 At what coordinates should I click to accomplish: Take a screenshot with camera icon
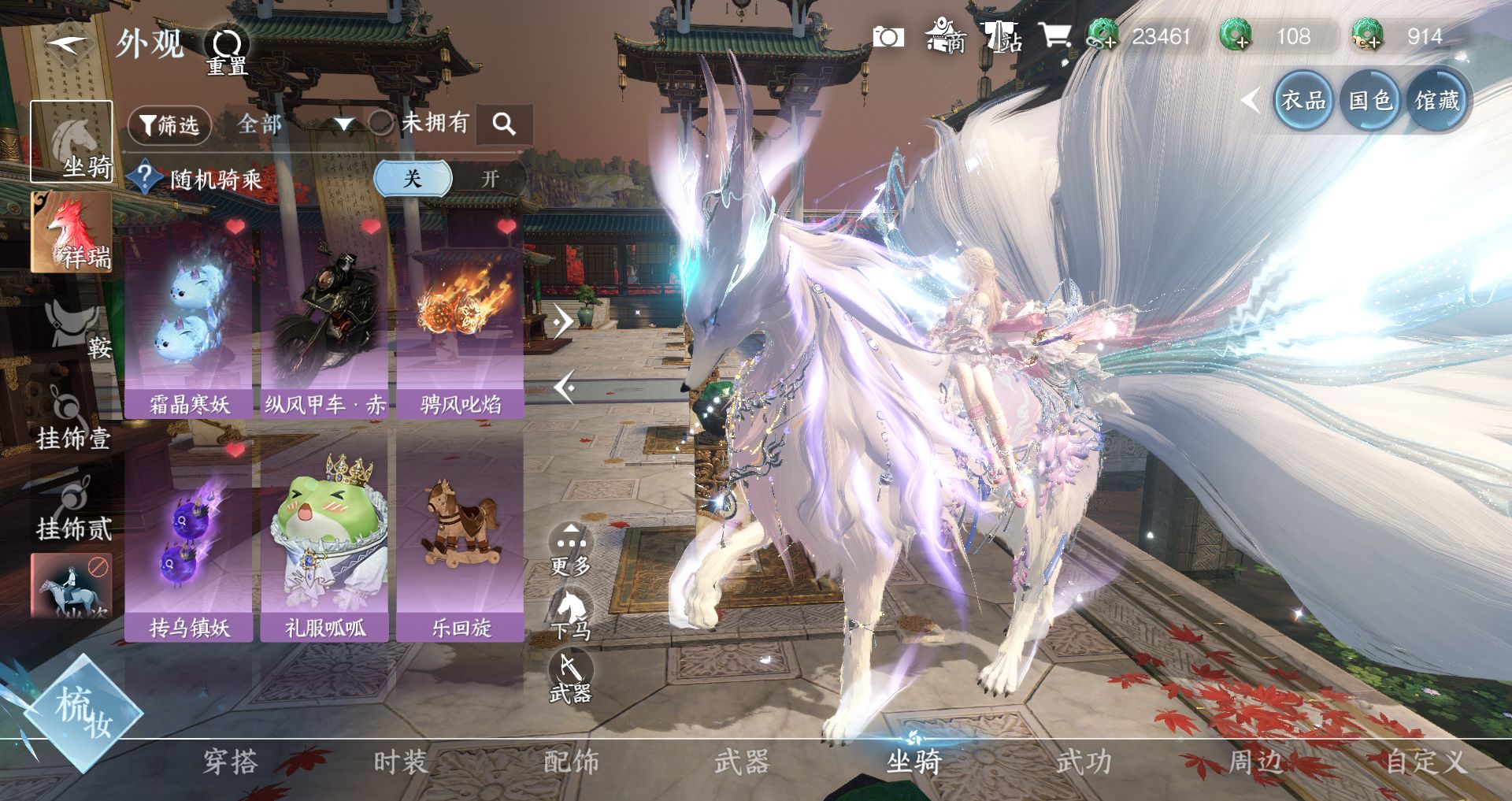tap(888, 37)
